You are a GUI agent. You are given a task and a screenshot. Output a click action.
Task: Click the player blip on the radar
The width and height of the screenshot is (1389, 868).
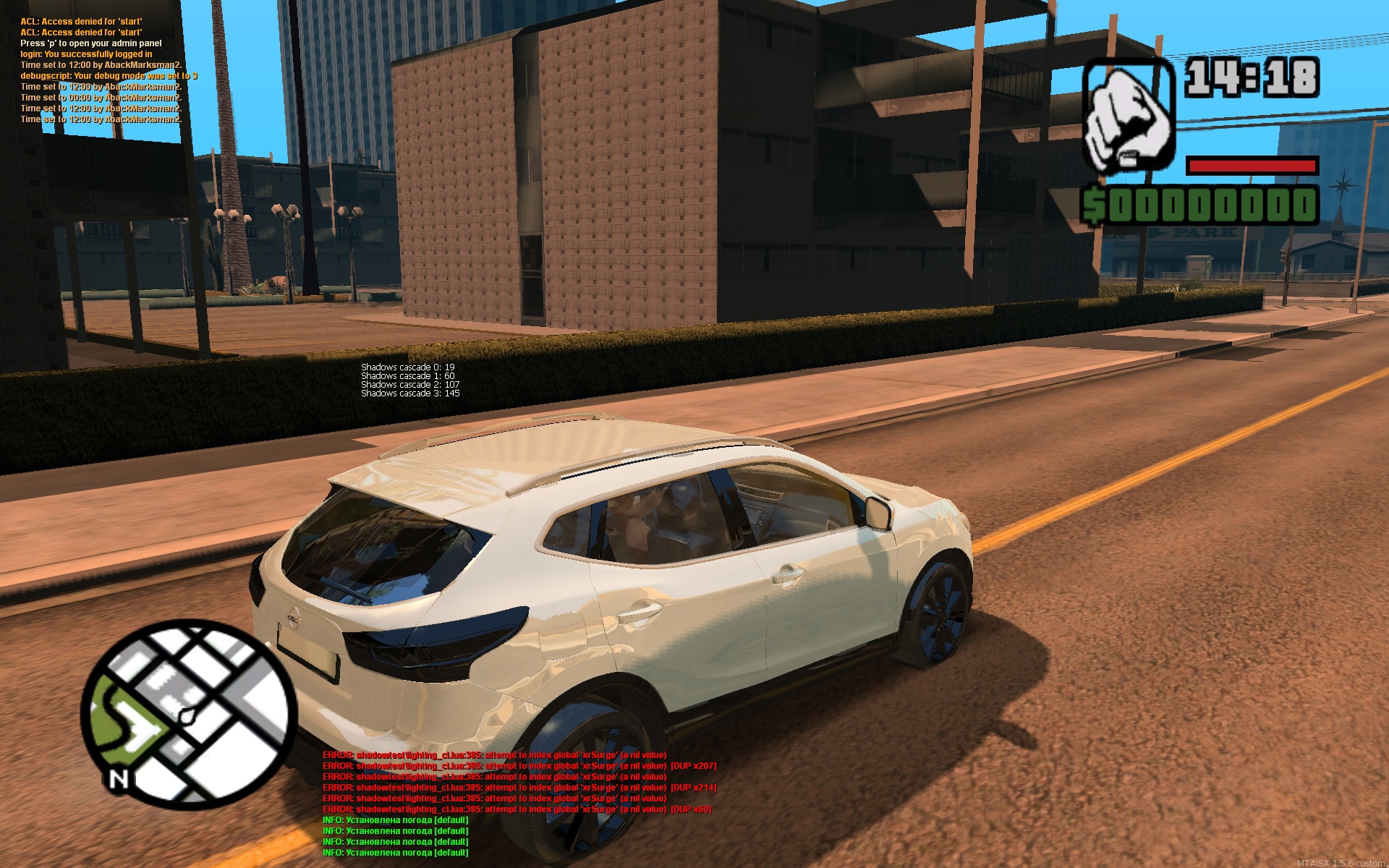pos(188,716)
